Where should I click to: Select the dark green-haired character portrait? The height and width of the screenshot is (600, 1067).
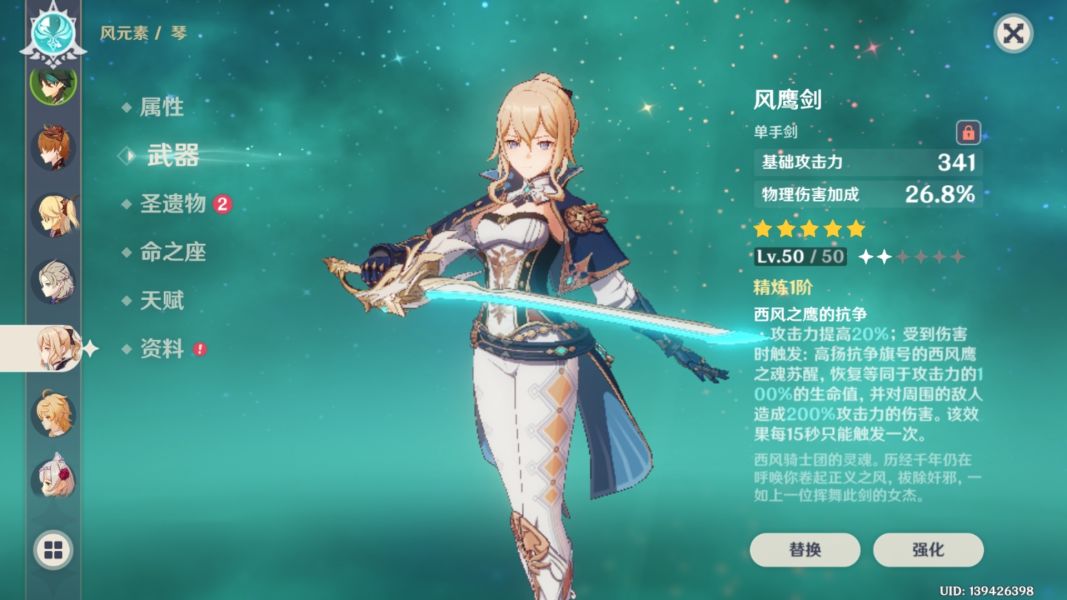click(50, 85)
